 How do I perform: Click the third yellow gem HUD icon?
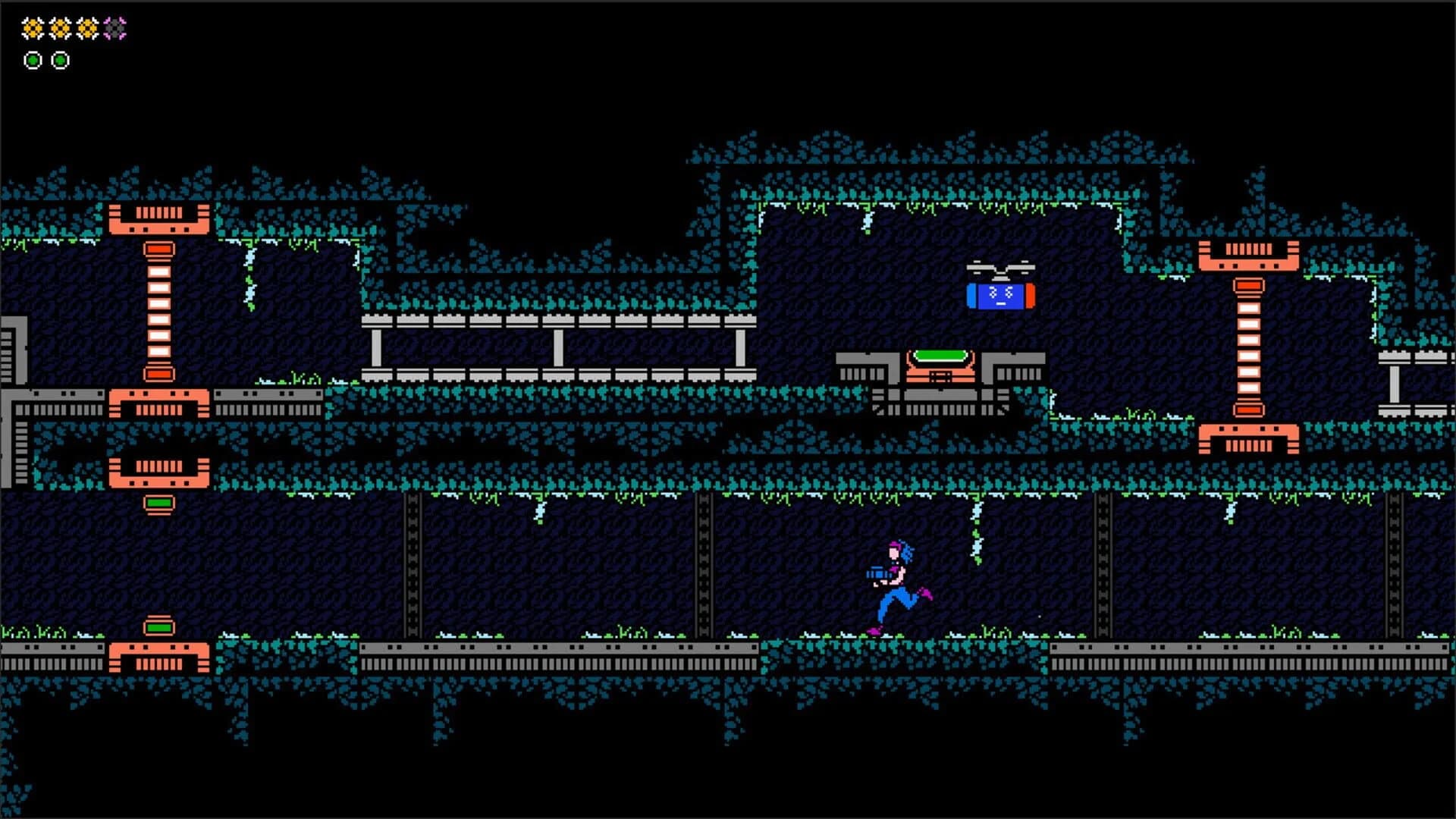point(86,27)
